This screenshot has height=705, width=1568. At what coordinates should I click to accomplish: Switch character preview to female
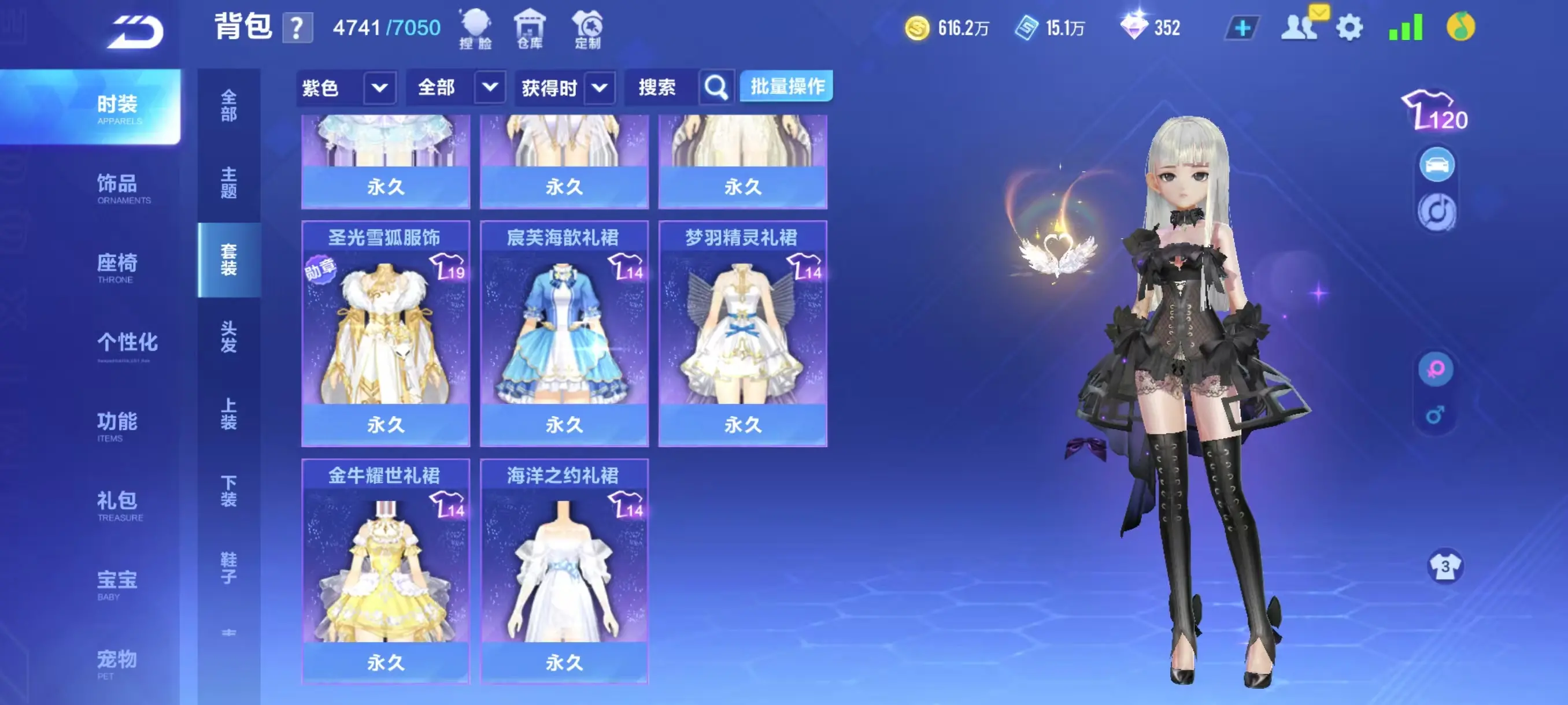[x=1437, y=368]
